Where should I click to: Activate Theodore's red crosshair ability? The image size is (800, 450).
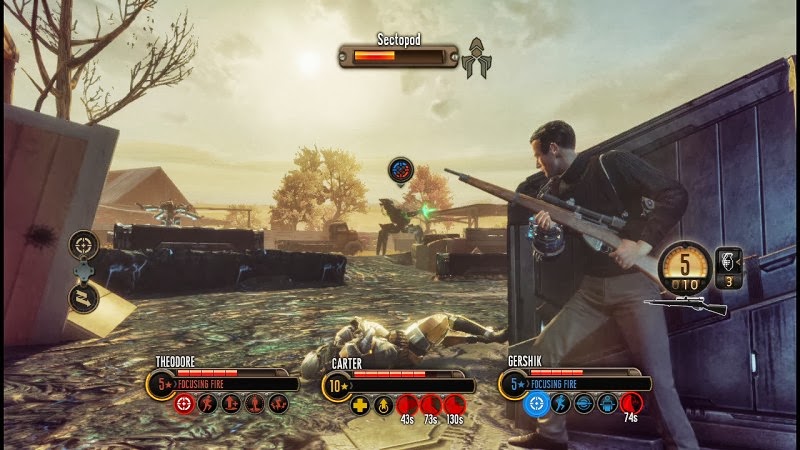point(184,404)
